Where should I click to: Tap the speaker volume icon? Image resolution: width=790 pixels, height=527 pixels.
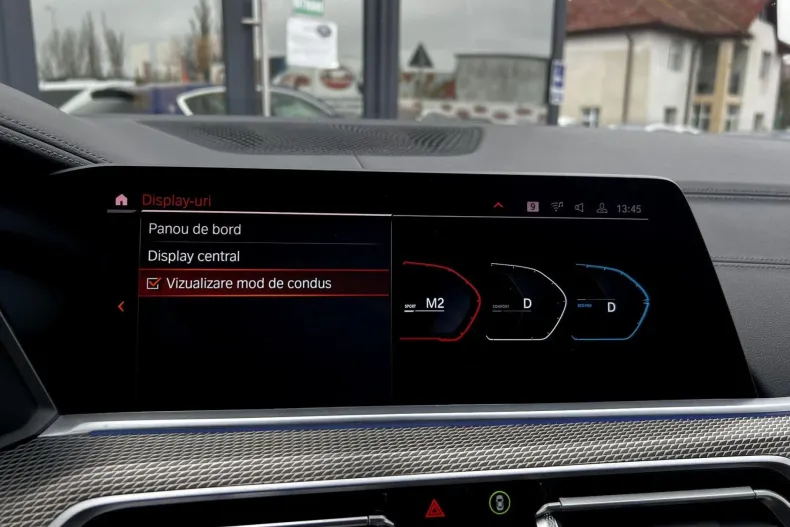pos(579,208)
